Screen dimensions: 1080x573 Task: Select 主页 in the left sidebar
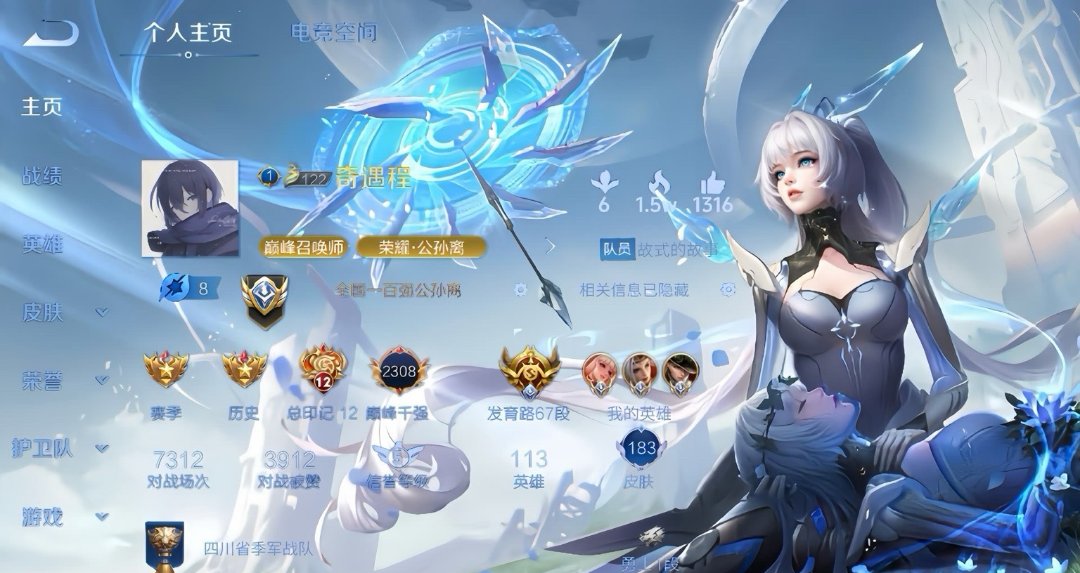click(43, 107)
